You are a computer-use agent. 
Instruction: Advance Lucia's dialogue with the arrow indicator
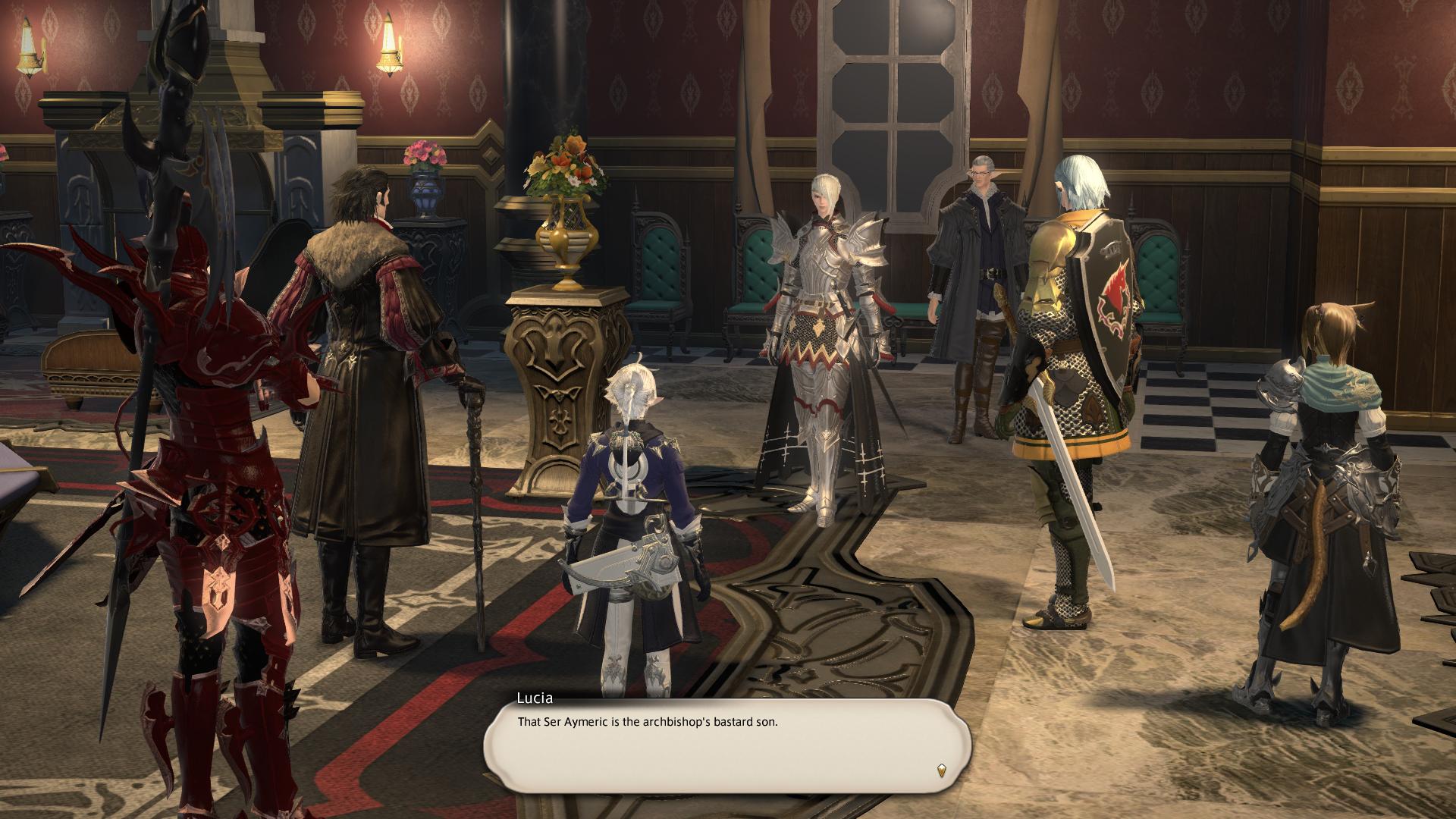click(x=942, y=770)
